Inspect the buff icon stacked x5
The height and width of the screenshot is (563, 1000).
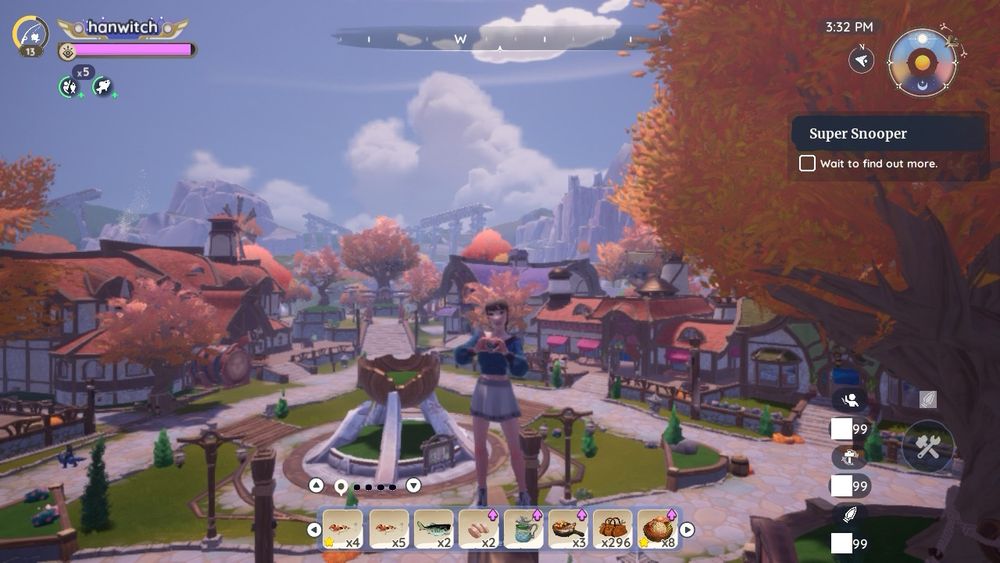tap(68, 87)
